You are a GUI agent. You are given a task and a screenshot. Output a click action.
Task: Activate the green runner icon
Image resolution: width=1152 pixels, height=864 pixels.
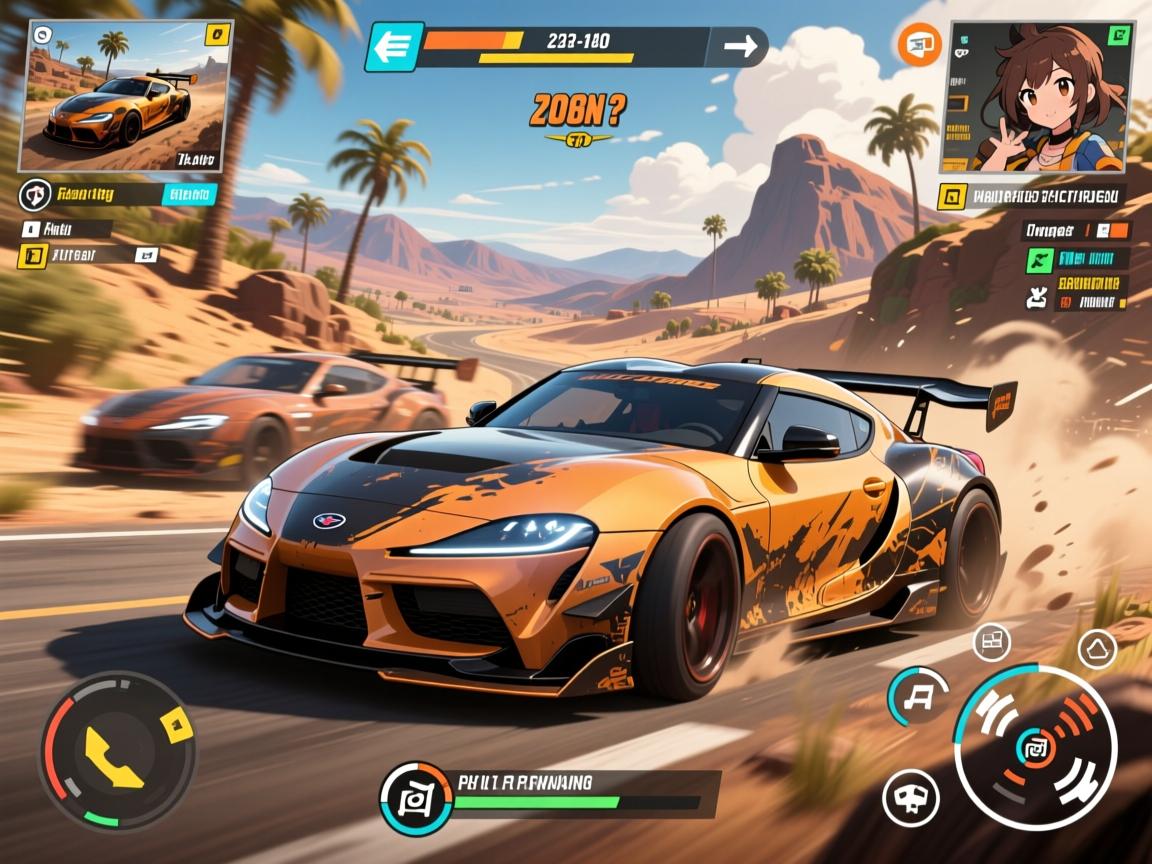pyautogui.click(x=1039, y=259)
